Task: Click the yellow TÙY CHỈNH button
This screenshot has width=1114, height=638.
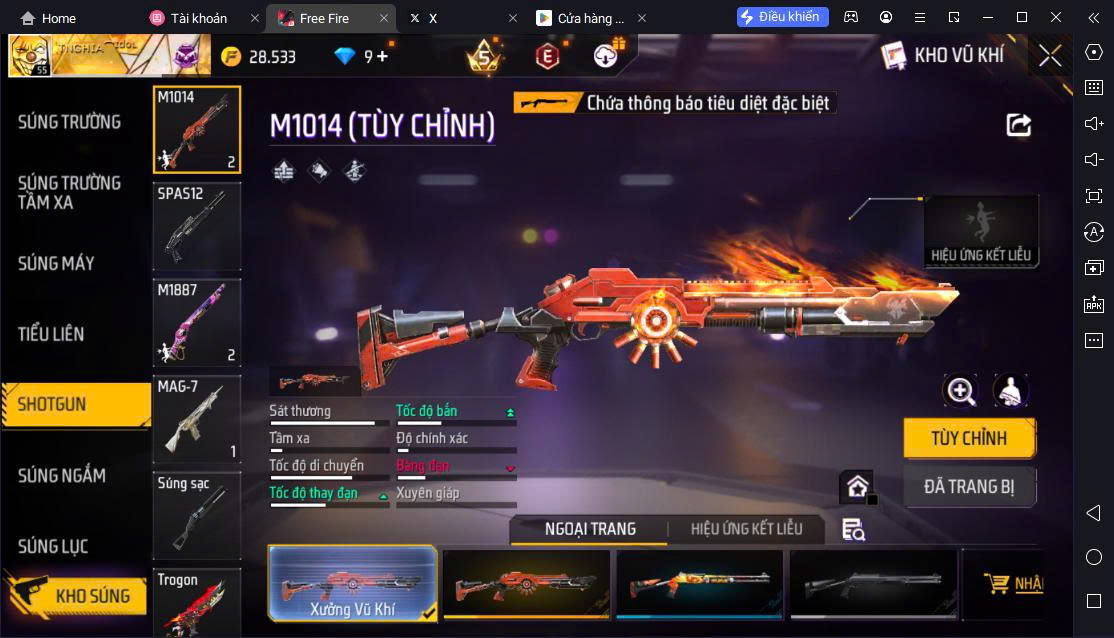Action: click(x=968, y=438)
